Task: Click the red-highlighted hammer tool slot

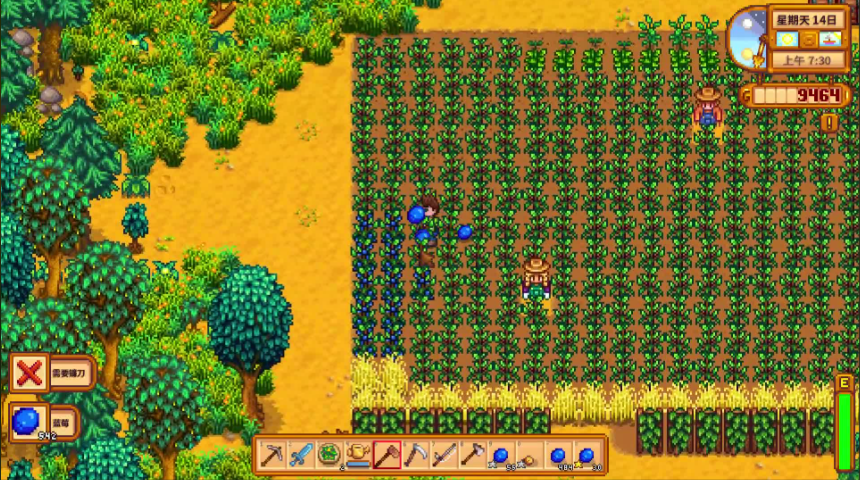Action: 387,455
